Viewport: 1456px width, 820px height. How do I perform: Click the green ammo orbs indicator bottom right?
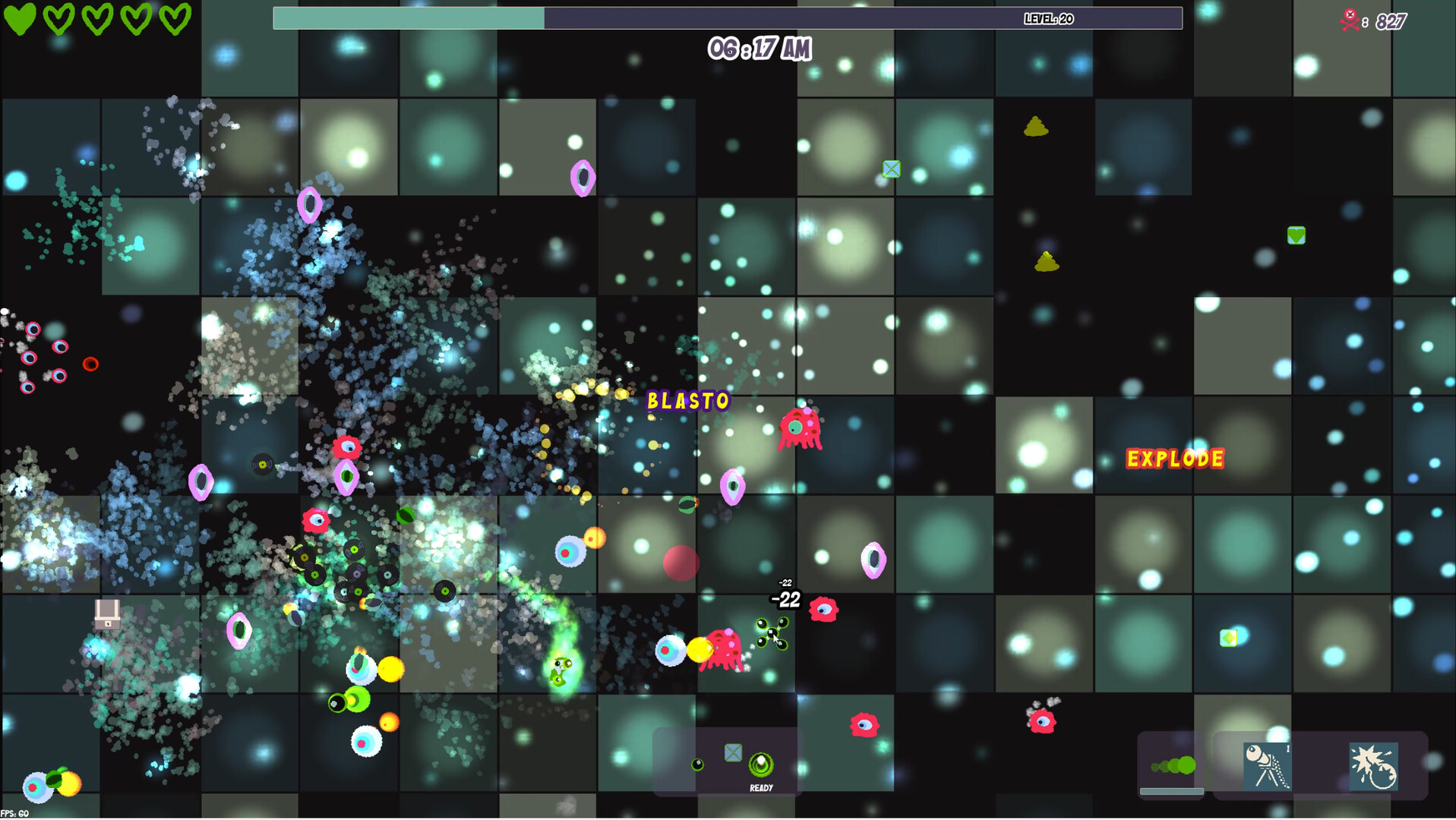pyautogui.click(x=1174, y=765)
